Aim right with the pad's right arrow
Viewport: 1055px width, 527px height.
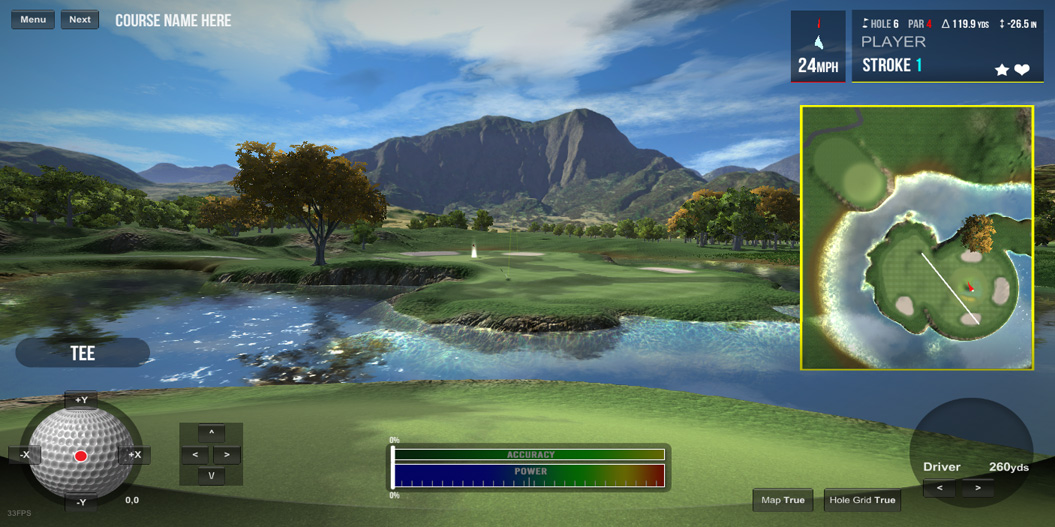coord(227,455)
